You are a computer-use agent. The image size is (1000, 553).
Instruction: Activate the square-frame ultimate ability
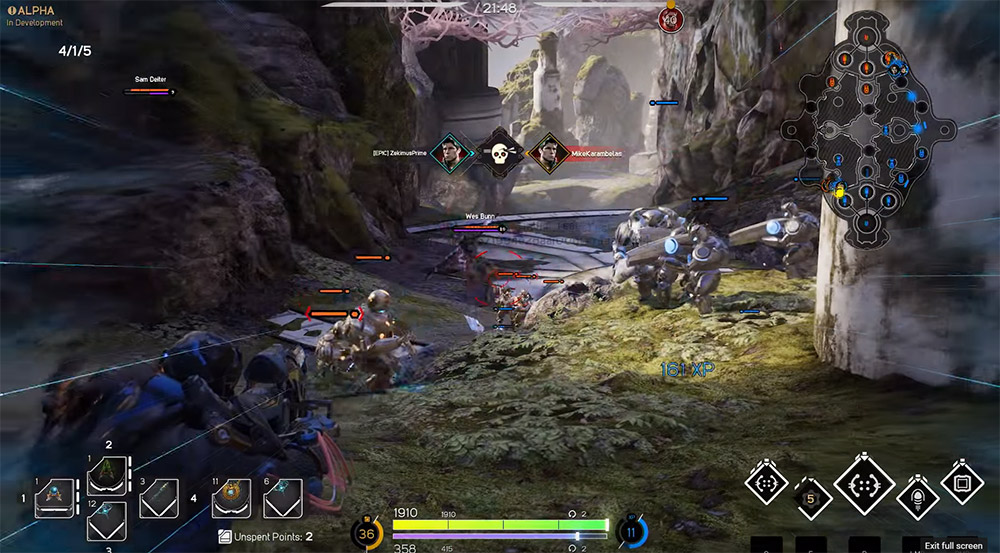961,484
